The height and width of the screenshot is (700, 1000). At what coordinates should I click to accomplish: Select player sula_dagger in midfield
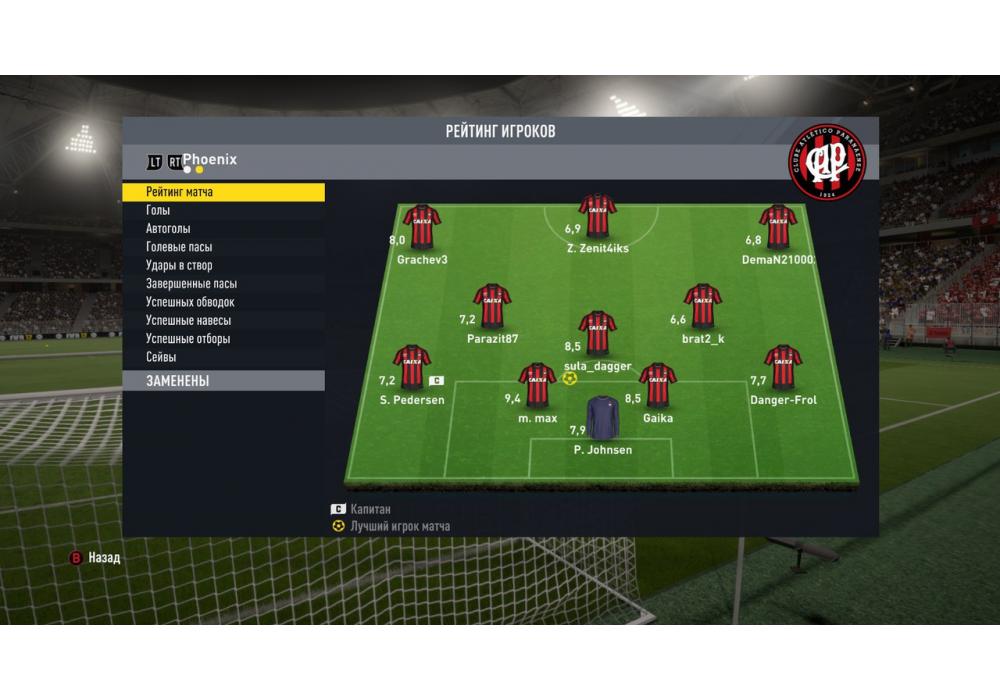597,334
